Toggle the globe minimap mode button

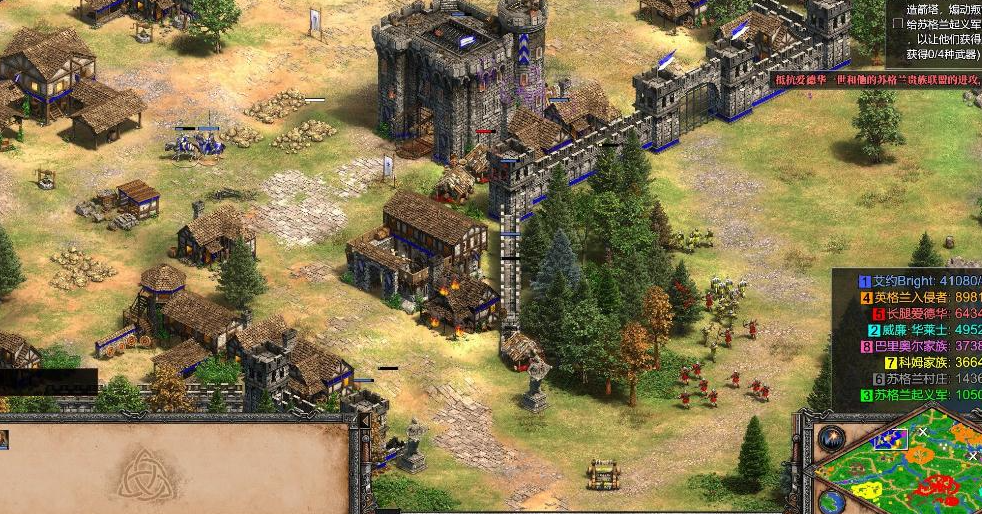(x=832, y=501)
